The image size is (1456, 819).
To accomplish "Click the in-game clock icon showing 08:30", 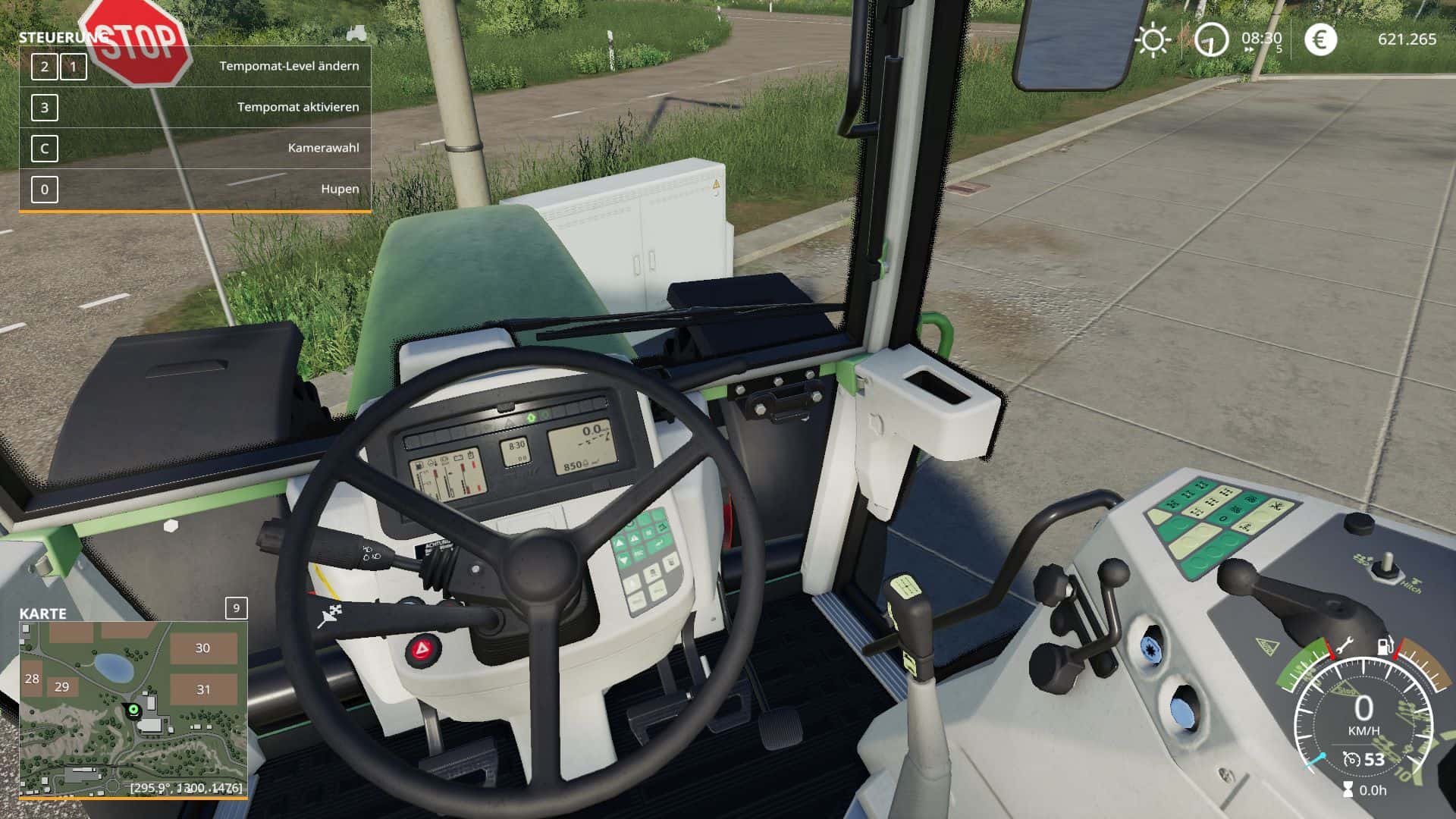I will pos(1212,40).
